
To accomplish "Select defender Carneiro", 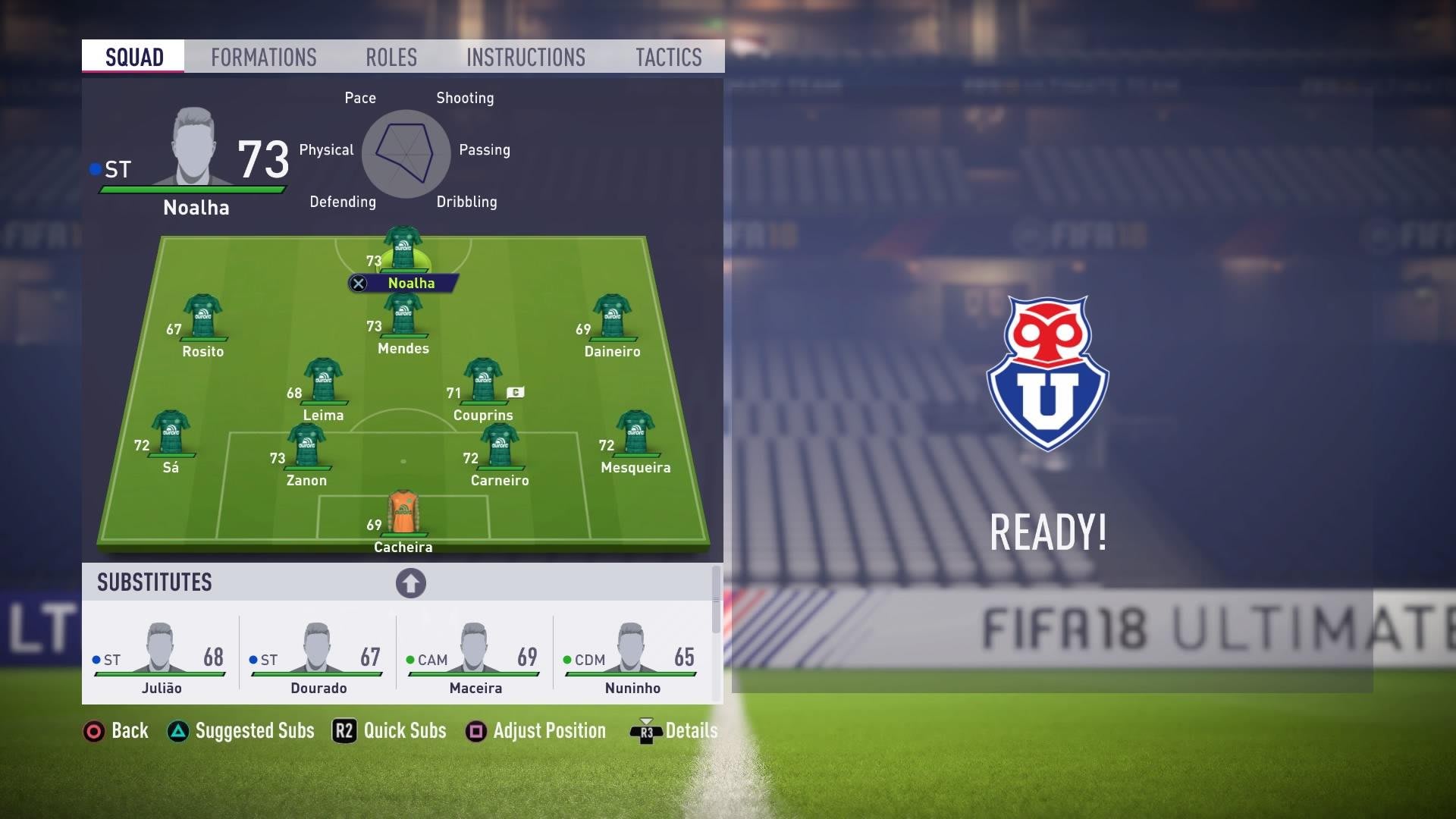I will click(500, 447).
